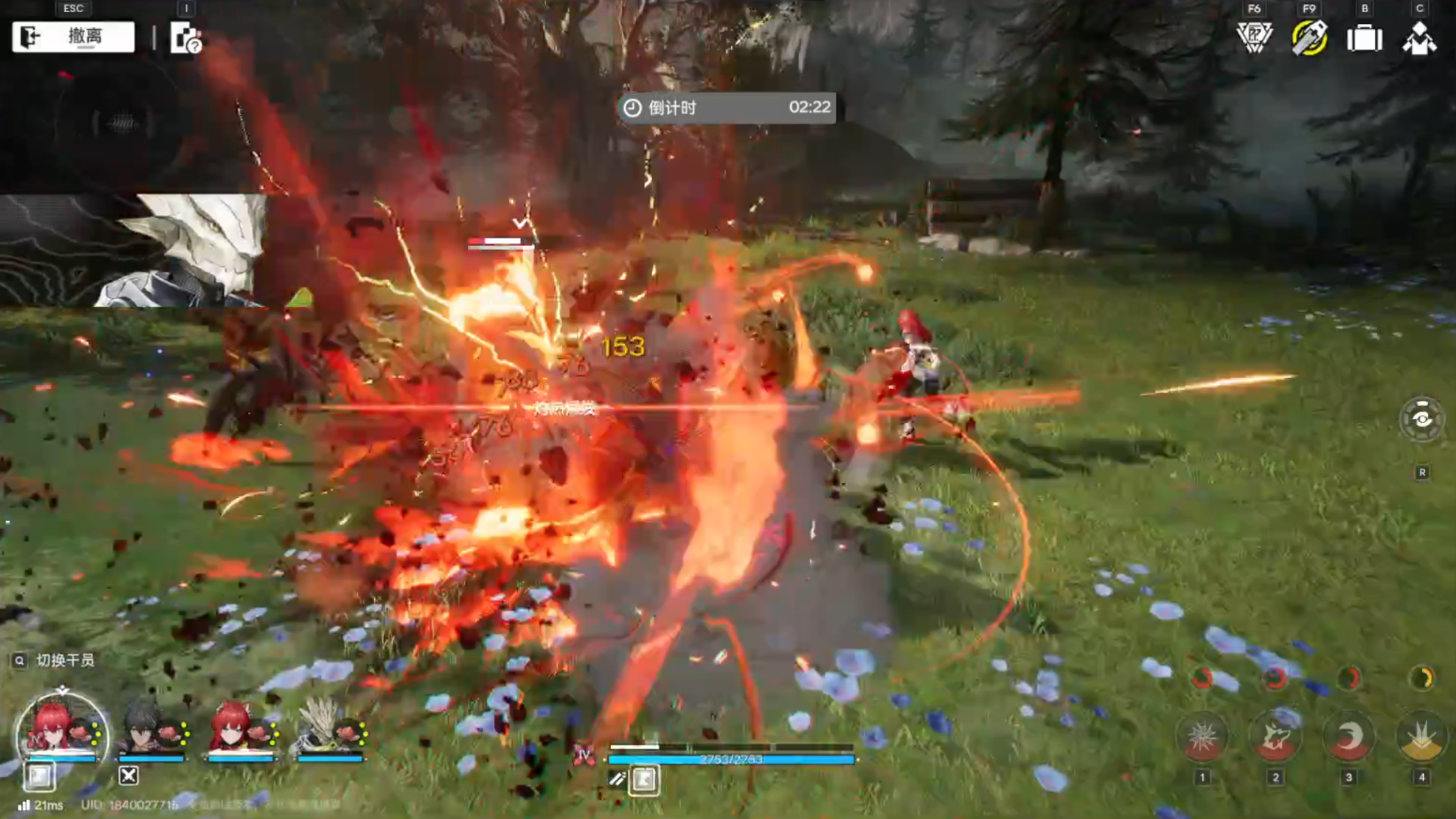Switch to the third red-haired operator portrait
This screenshot has width=1456, height=819.
point(237,729)
